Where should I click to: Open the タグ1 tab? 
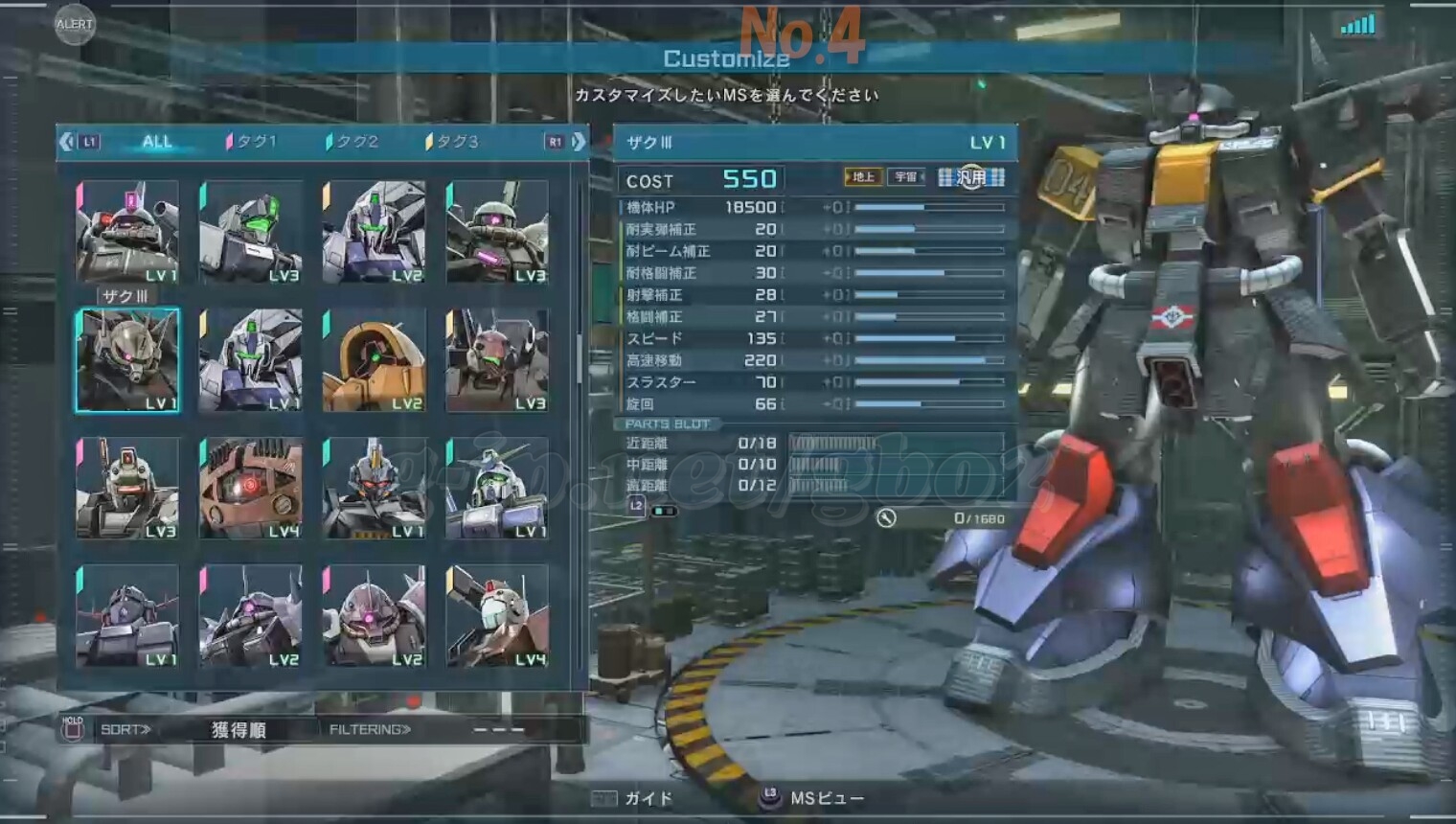(x=252, y=142)
